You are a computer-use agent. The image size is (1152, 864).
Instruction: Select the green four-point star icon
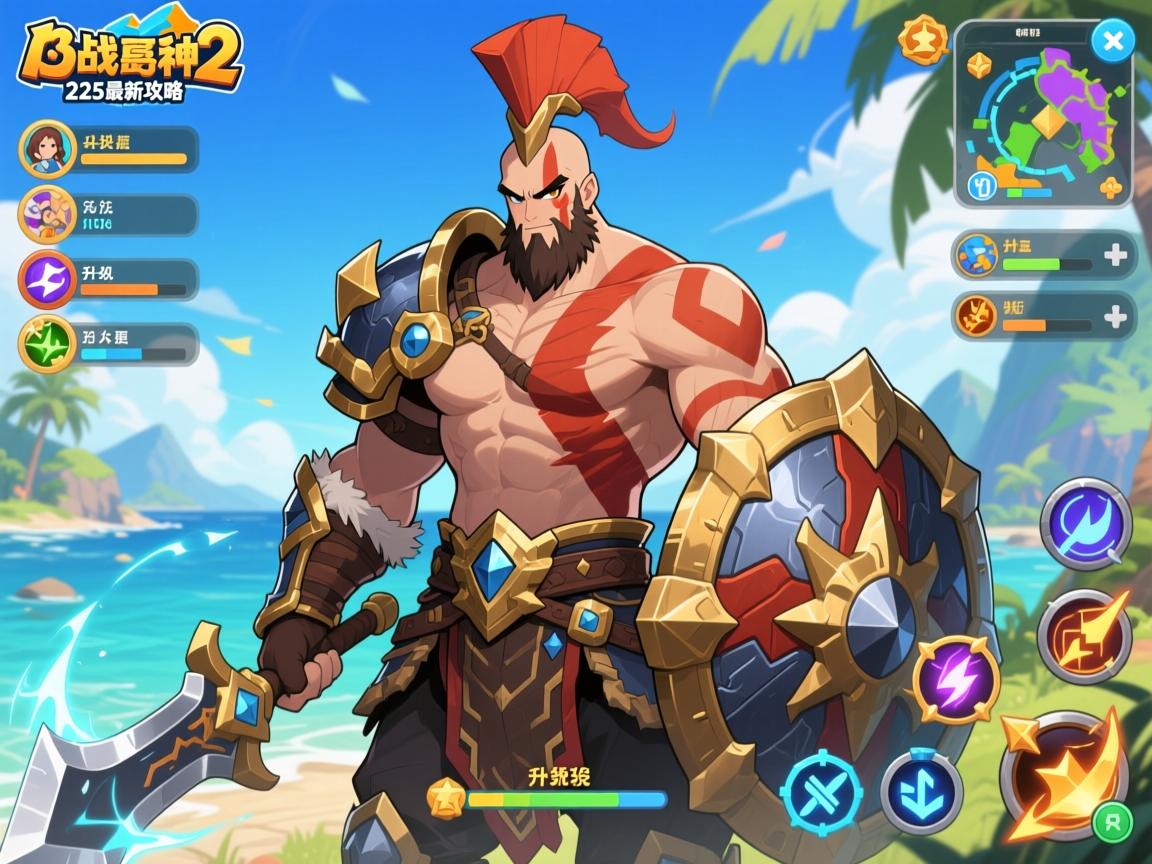point(47,344)
